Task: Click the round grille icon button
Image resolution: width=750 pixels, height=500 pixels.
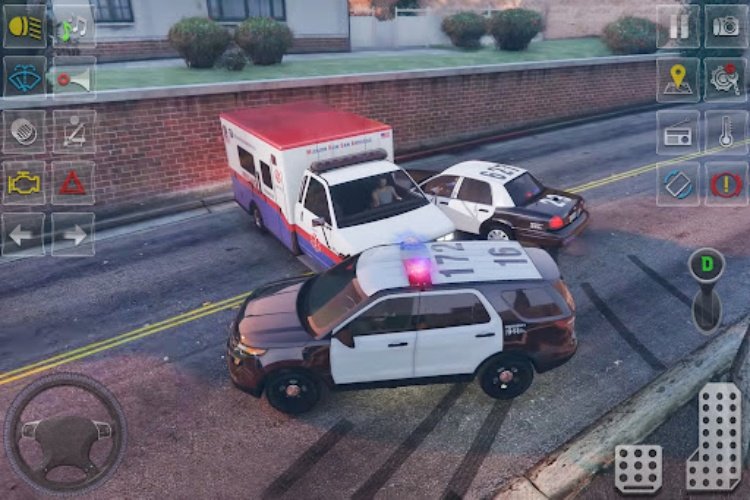Action: point(23,131)
